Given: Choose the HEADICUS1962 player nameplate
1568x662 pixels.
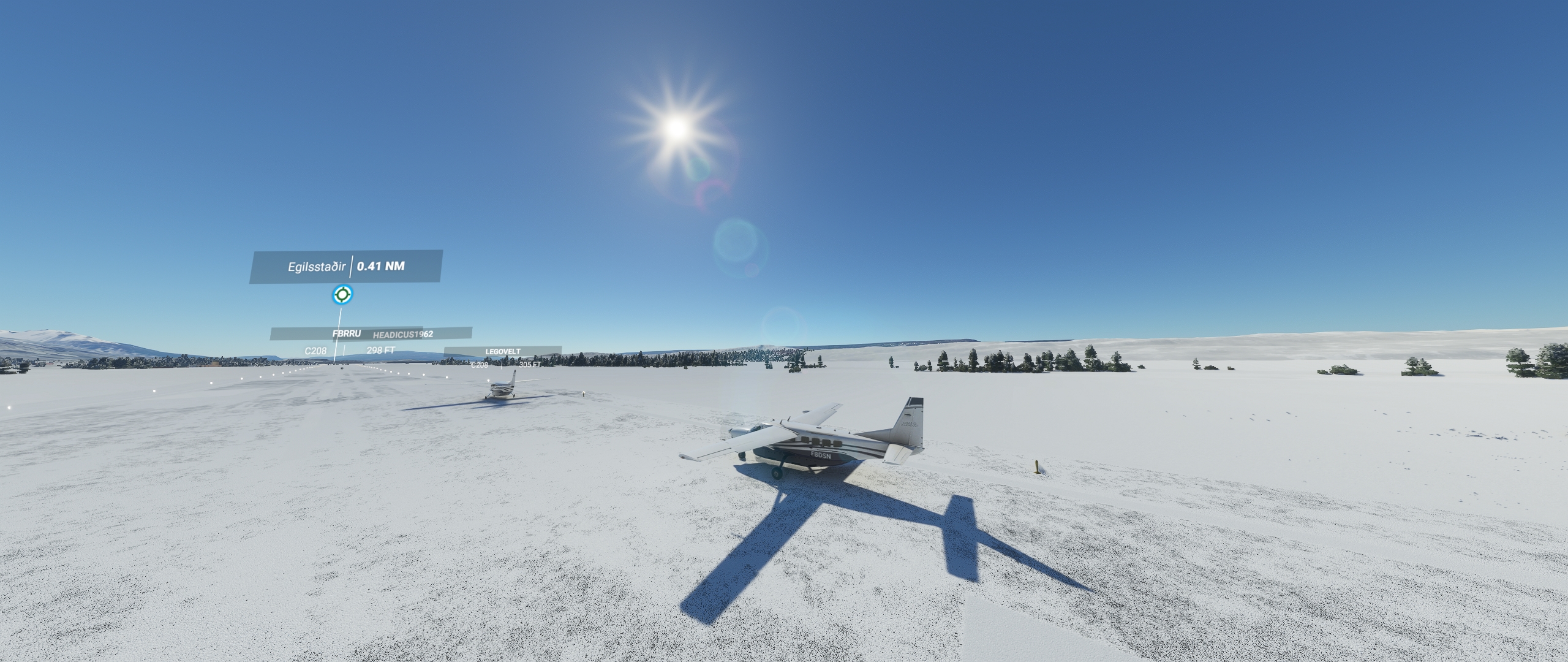Looking at the screenshot, I should (x=403, y=334).
